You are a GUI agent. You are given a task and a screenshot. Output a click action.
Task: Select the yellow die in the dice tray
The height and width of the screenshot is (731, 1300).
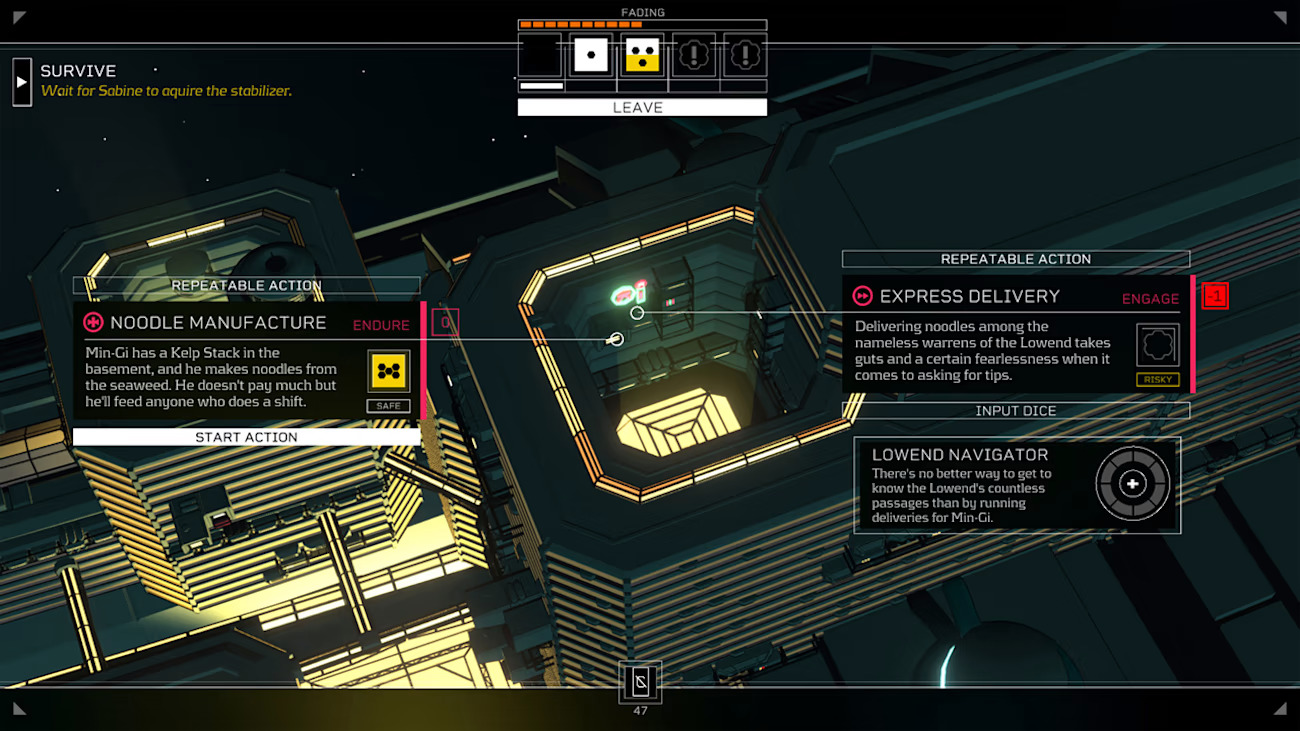click(x=642, y=54)
